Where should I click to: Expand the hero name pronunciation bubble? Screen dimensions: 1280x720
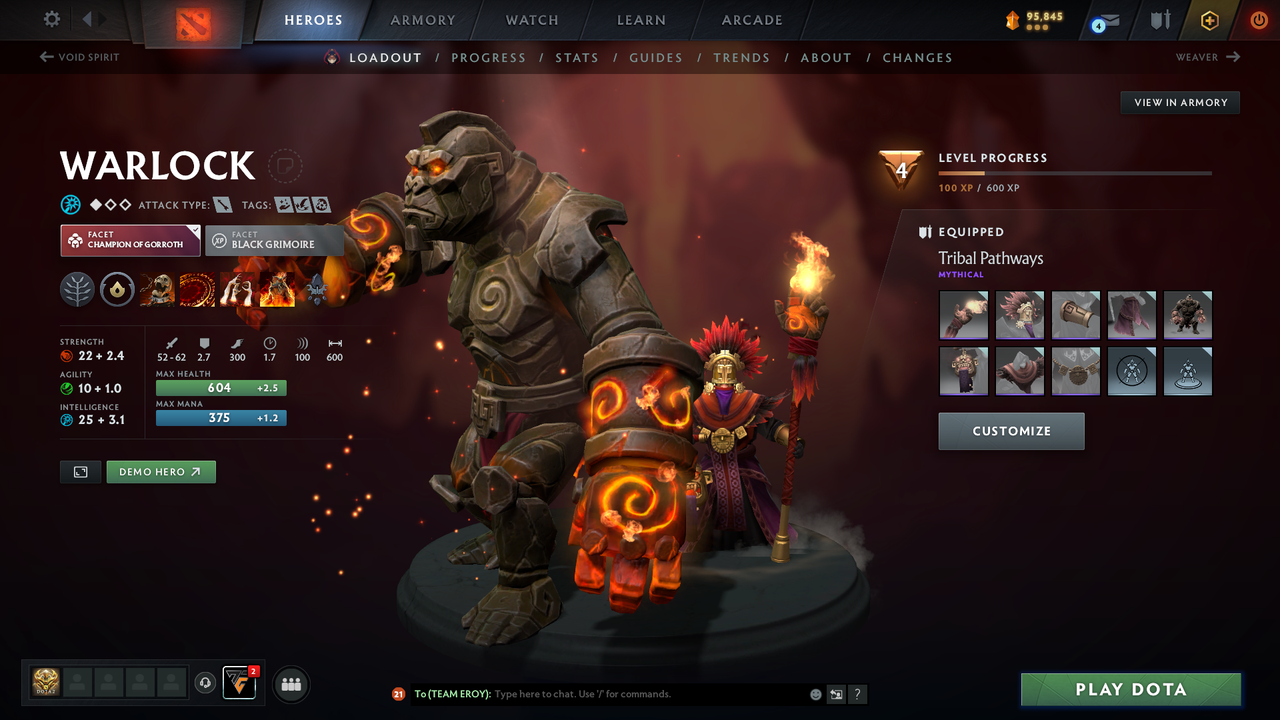(286, 166)
